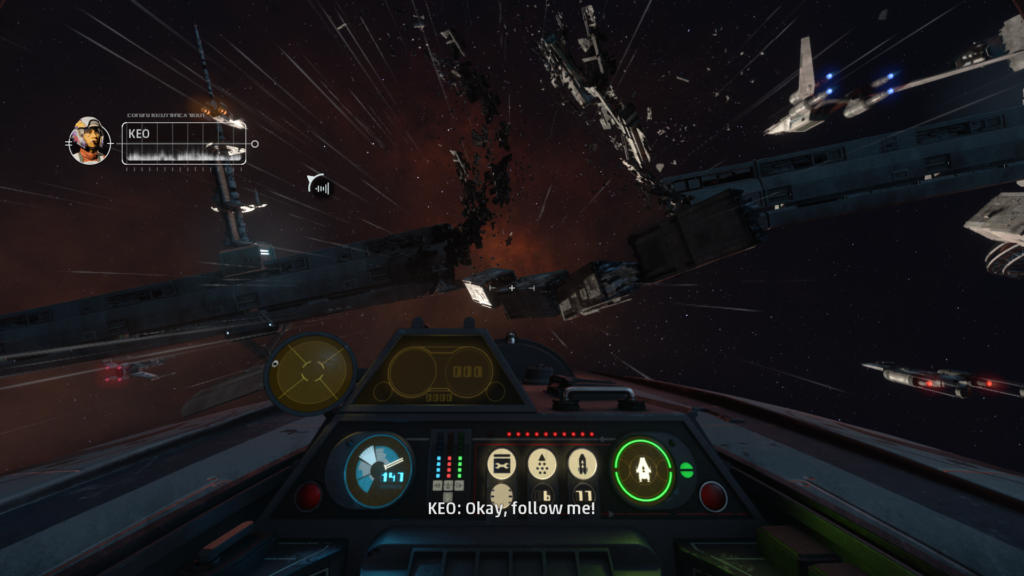
Task: Click Keo's pilot portrait
Action: pyautogui.click(x=89, y=140)
